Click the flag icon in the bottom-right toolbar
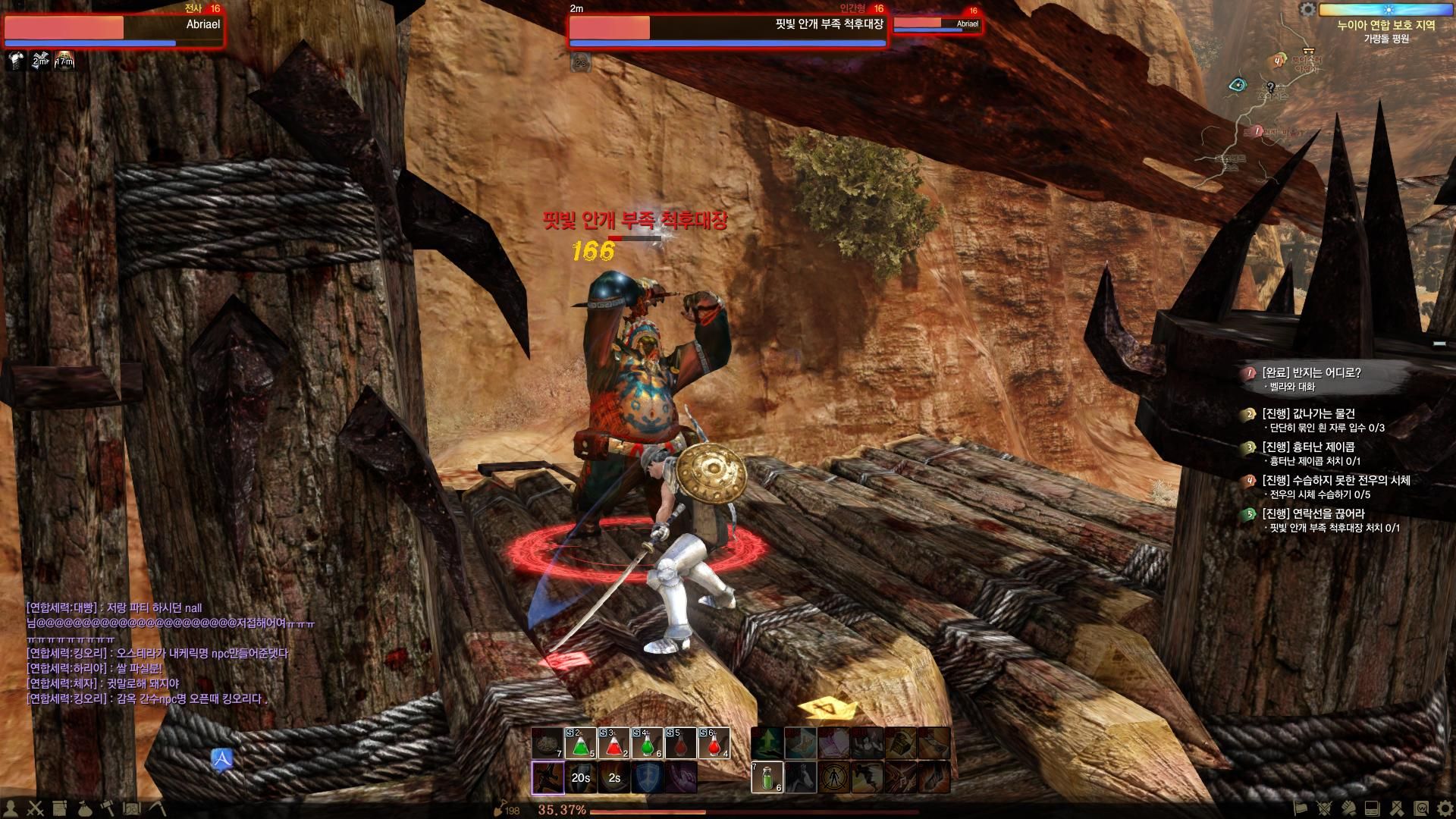Viewport: 1456px width, 819px height. [1301, 808]
